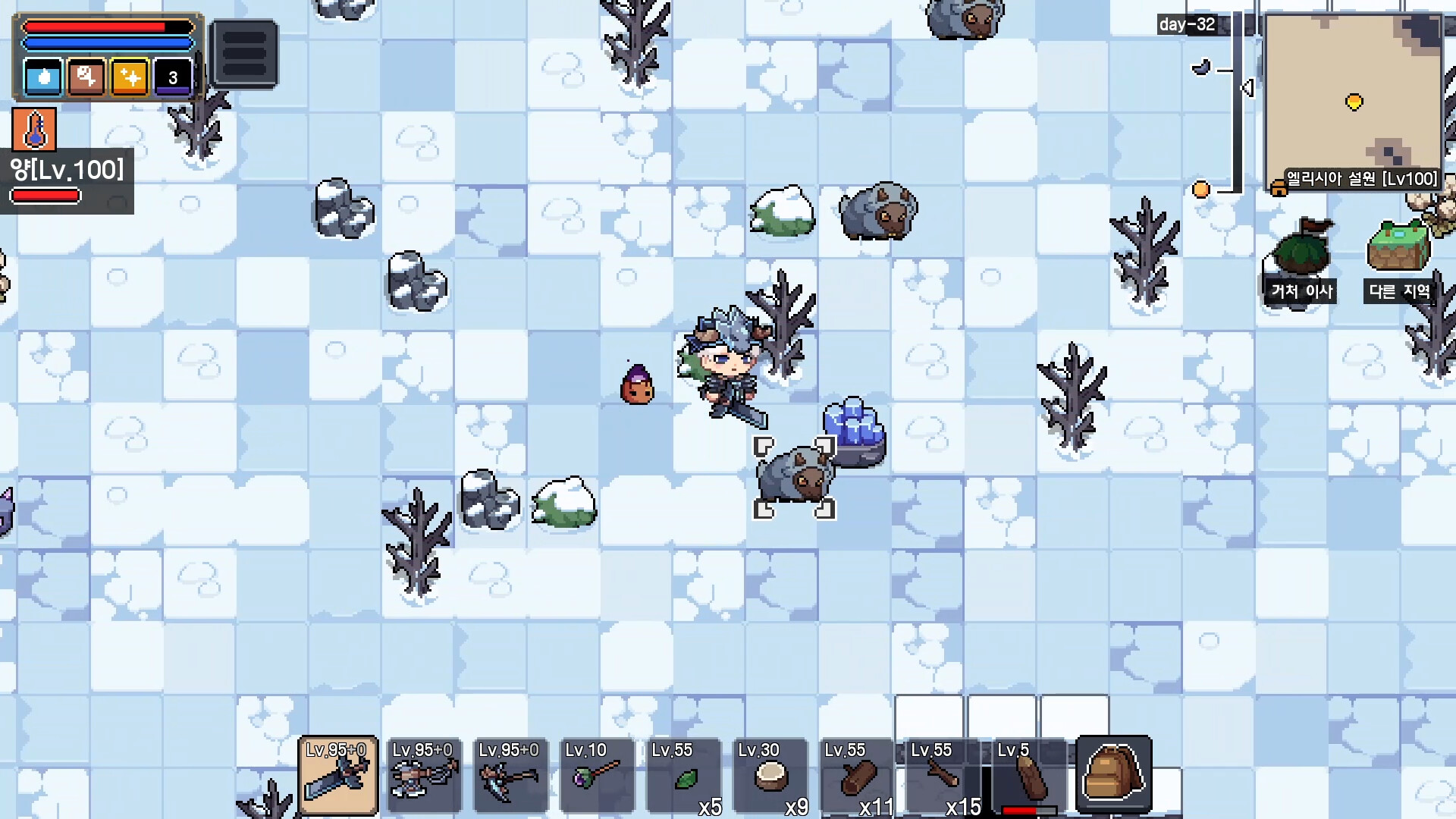
Task: Click the purple buff icon showing 3
Action: [x=172, y=77]
